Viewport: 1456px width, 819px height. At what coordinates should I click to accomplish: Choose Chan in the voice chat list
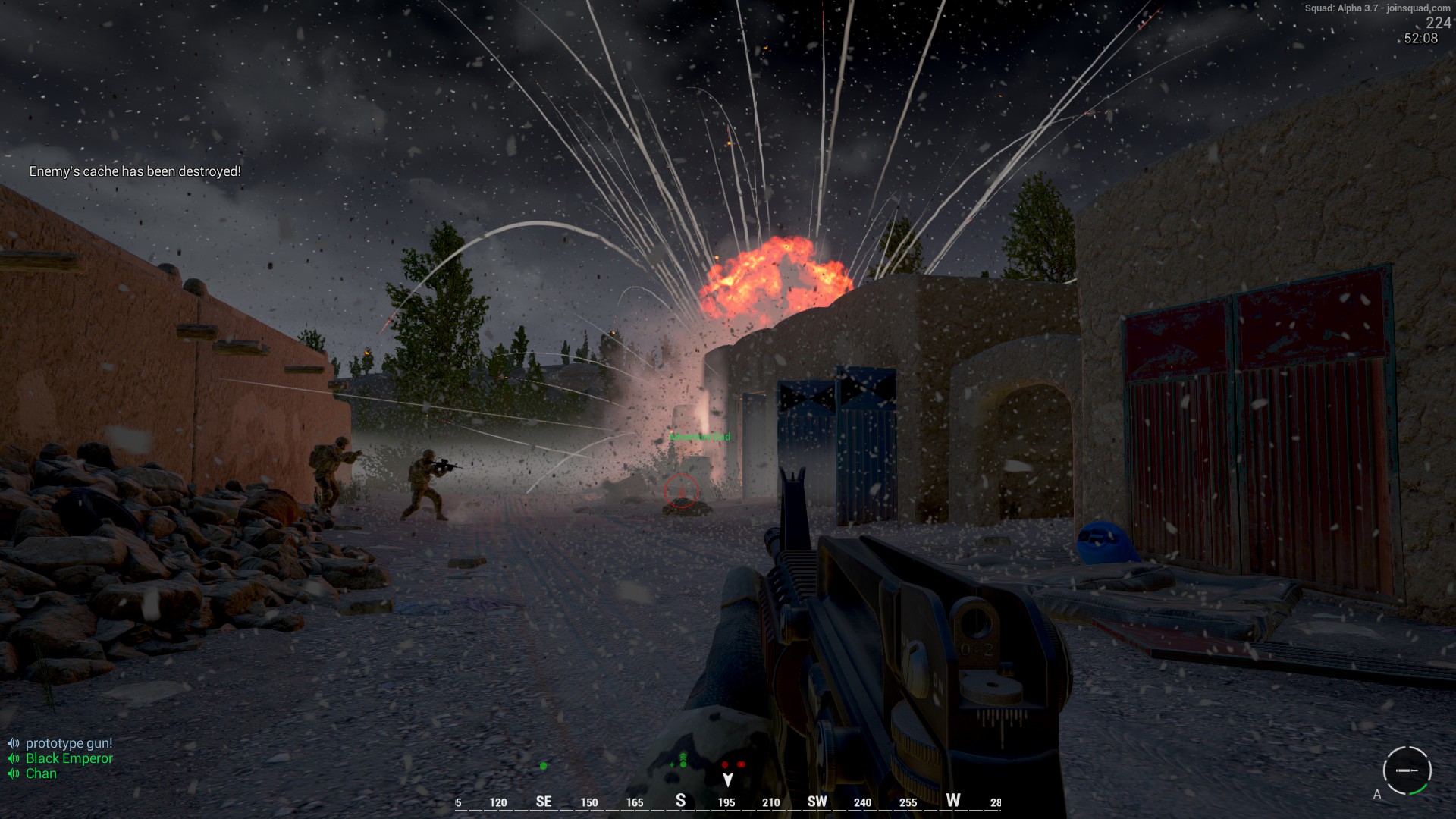pos(41,773)
